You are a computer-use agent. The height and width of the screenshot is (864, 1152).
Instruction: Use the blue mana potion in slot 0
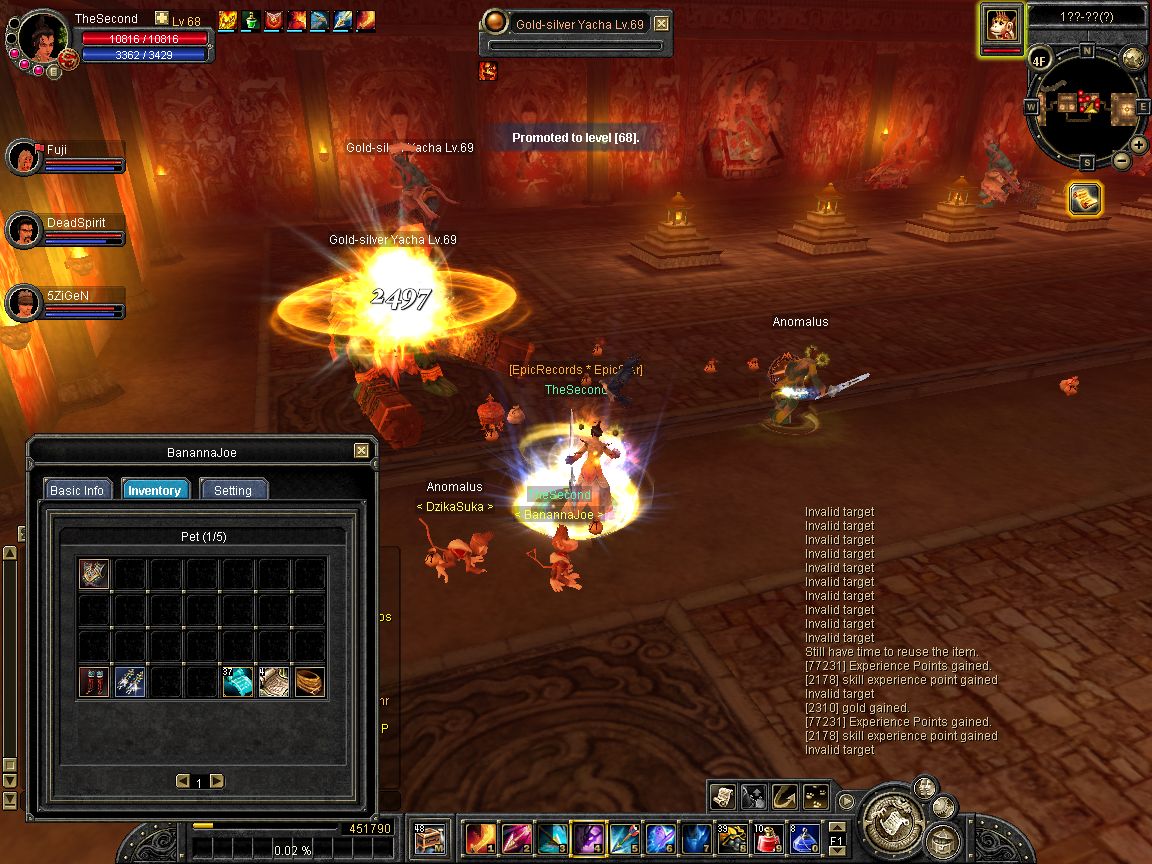pos(806,837)
